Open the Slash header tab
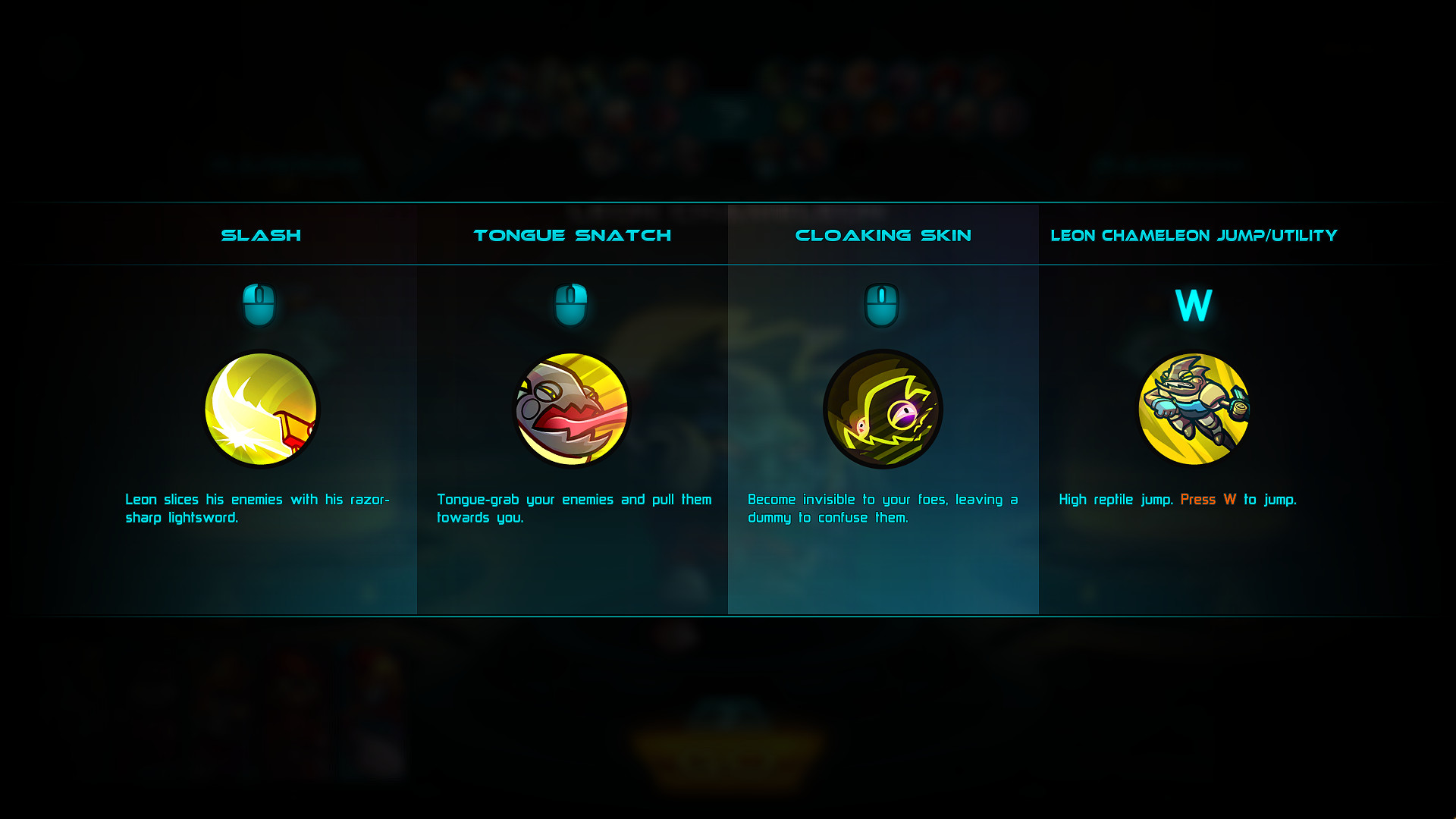 pyautogui.click(x=260, y=235)
